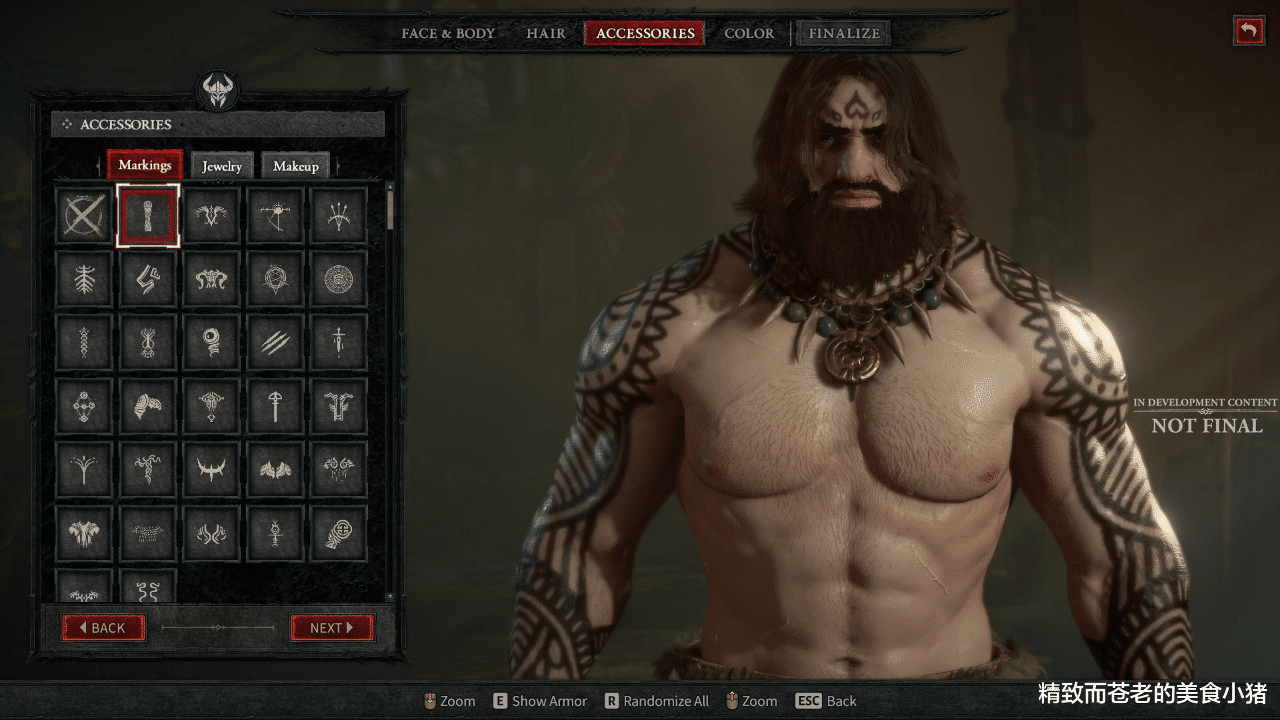The width and height of the screenshot is (1280, 720).
Task: Choose the round maze-like disc marking
Action: (339, 279)
